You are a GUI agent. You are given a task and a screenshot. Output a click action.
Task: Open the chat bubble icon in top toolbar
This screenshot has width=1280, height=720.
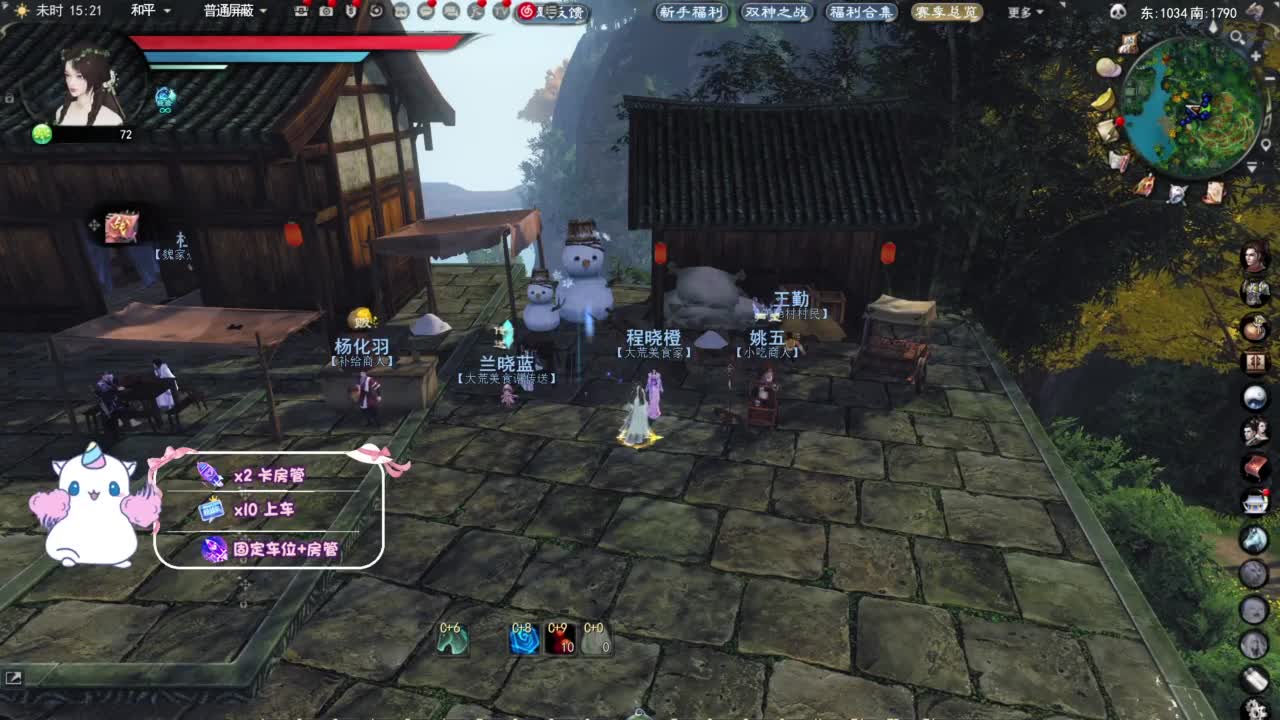[x=427, y=11]
